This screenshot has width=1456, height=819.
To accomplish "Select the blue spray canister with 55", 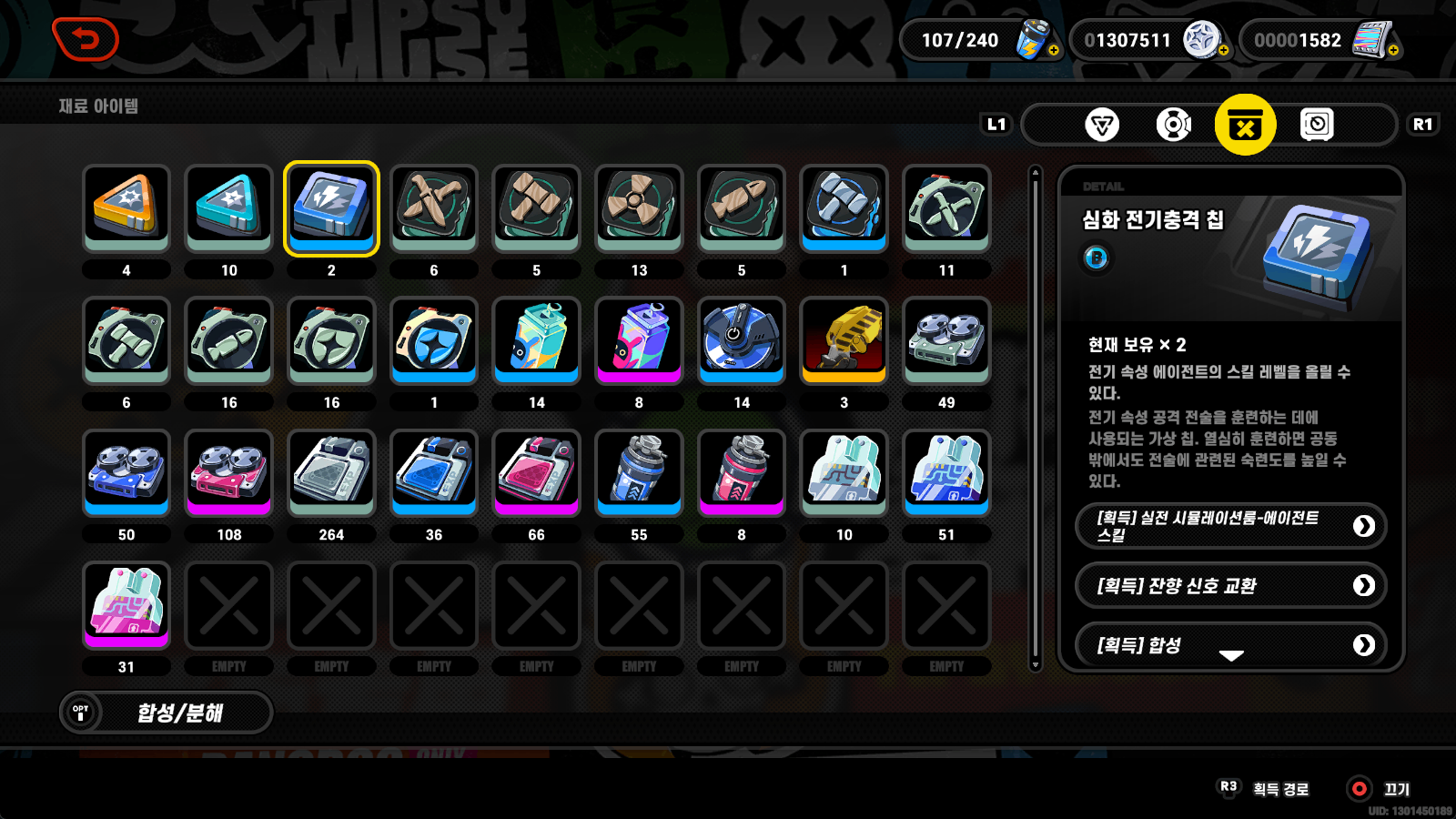I will tap(639, 473).
